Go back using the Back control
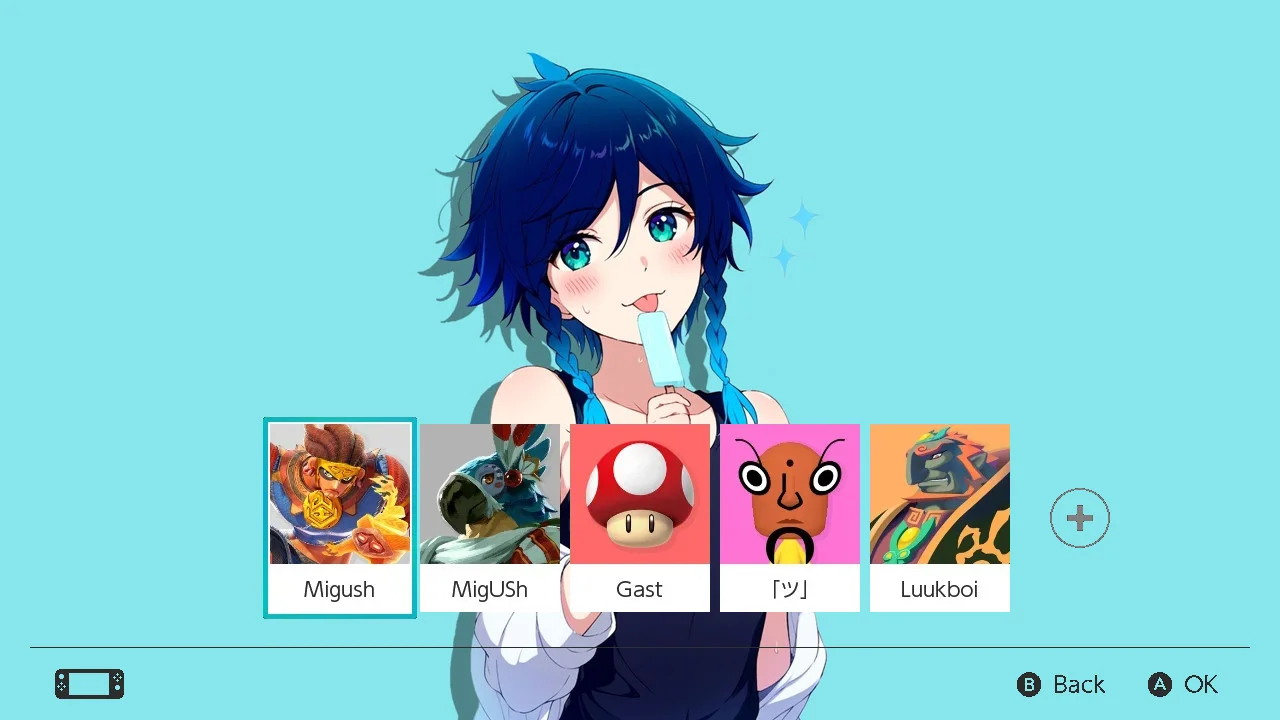1280x720 pixels. (x=1062, y=685)
